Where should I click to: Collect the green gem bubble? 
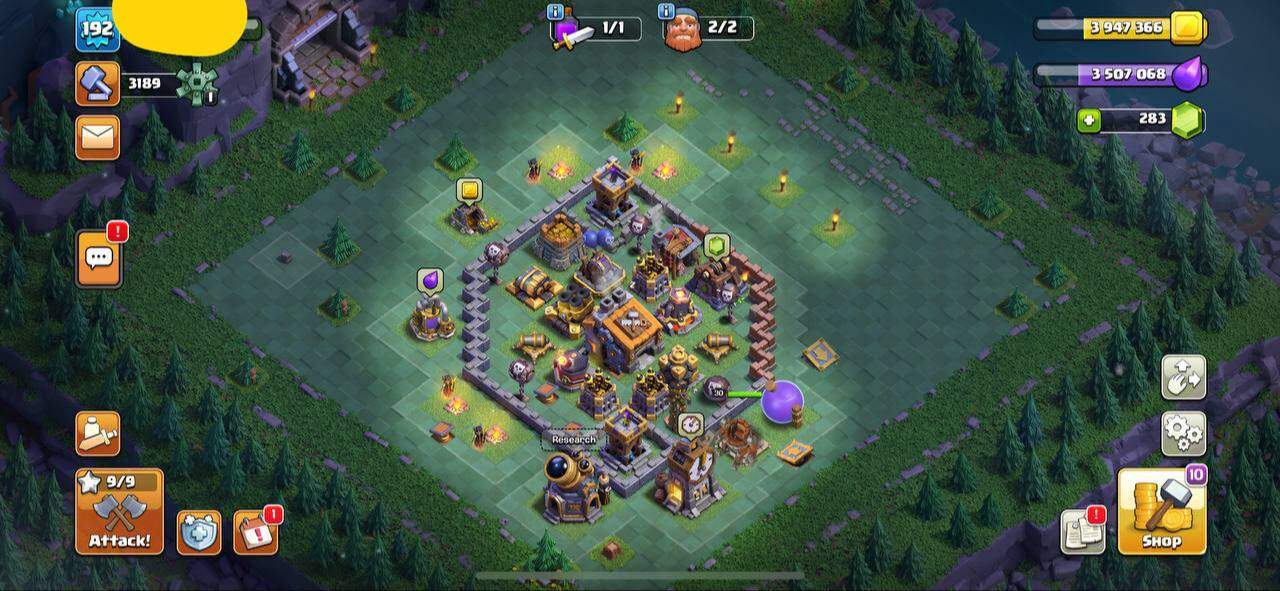pyautogui.click(x=716, y=245)
